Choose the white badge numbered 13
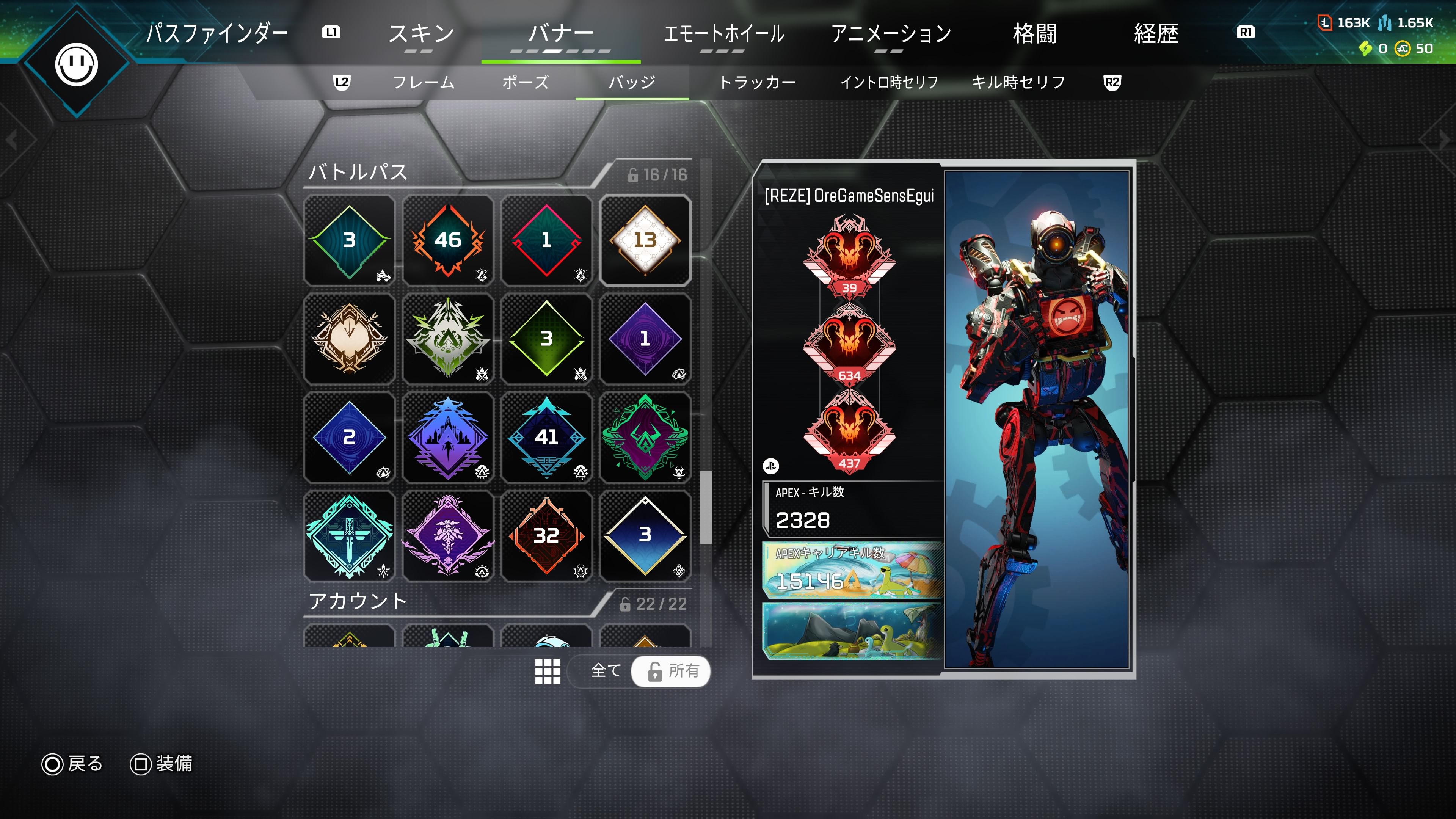The height and width of the screenshot is (819, 1456). click(x=645, y=240)
